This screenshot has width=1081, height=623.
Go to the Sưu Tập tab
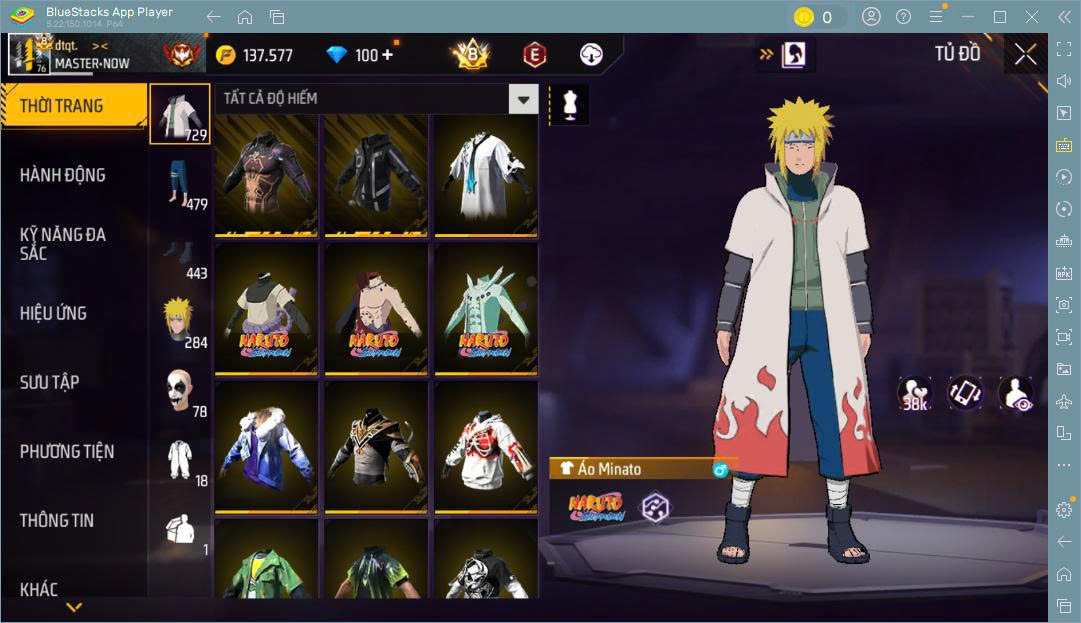click(x=50, y=382)
